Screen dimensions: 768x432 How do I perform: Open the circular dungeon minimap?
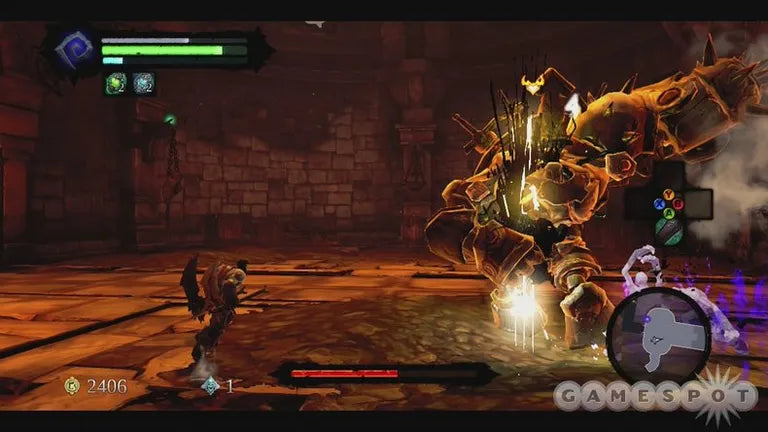[x=658, y=337]
